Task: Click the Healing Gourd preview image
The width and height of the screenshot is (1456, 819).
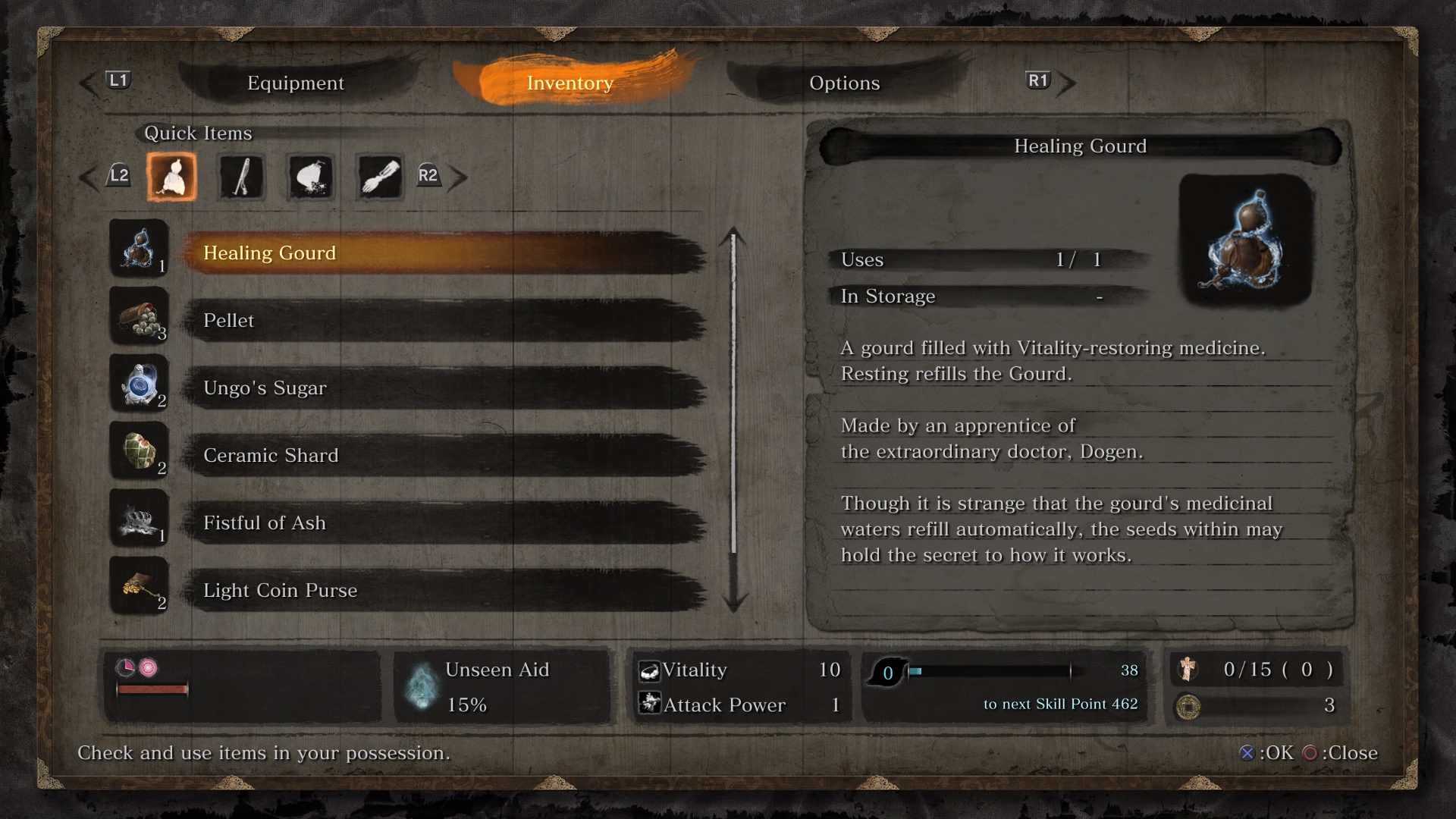Action: pos(1245,240)
